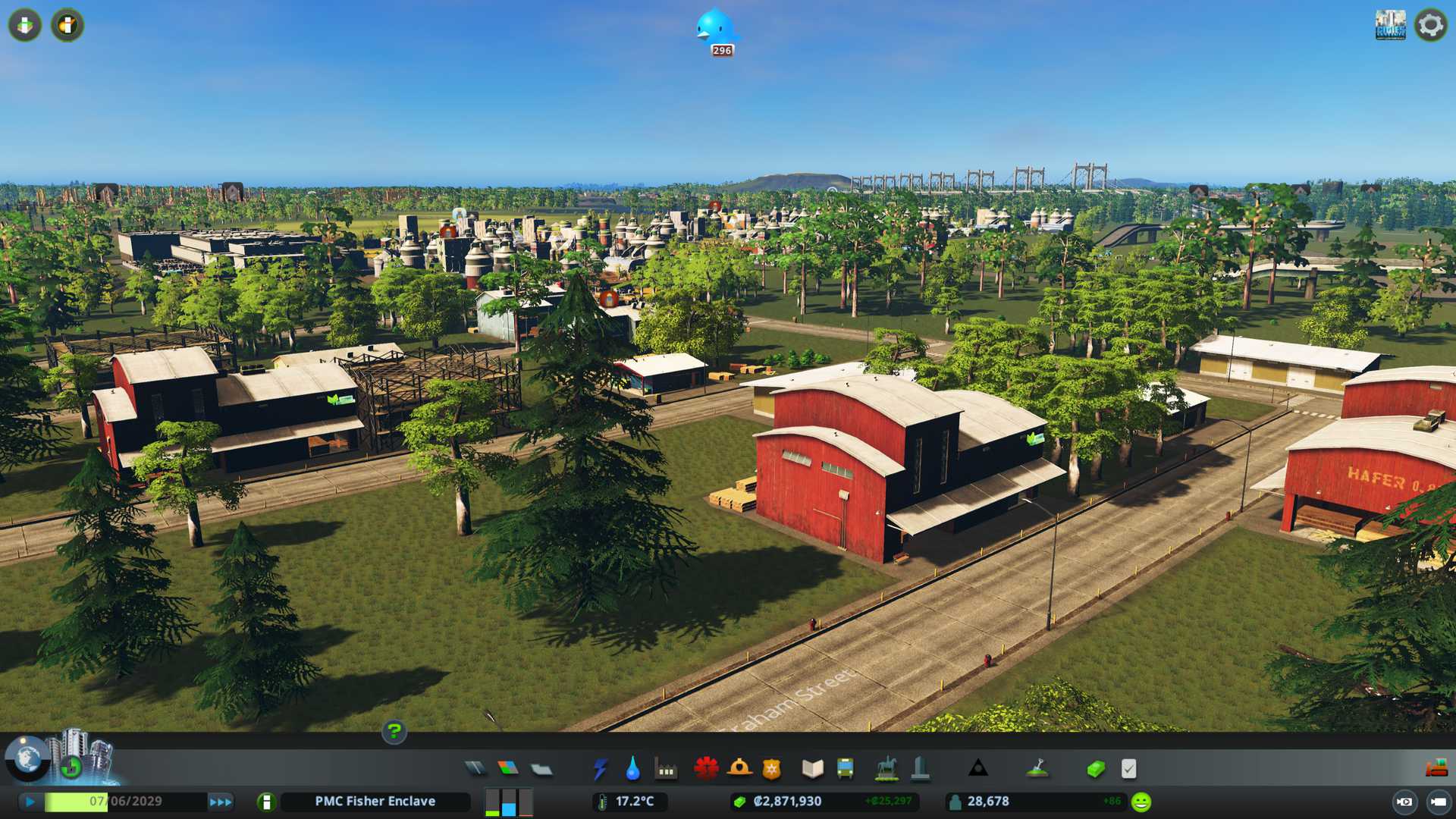
Task: Open the Districts painting menu
Action: click(541, 769)
